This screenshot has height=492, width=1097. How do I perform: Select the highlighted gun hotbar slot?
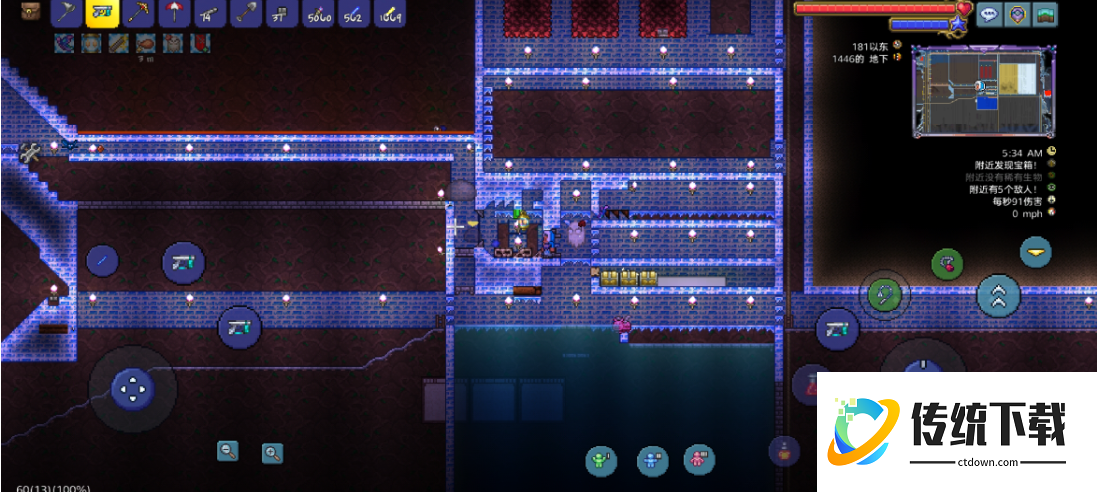(x=102, y=13)
